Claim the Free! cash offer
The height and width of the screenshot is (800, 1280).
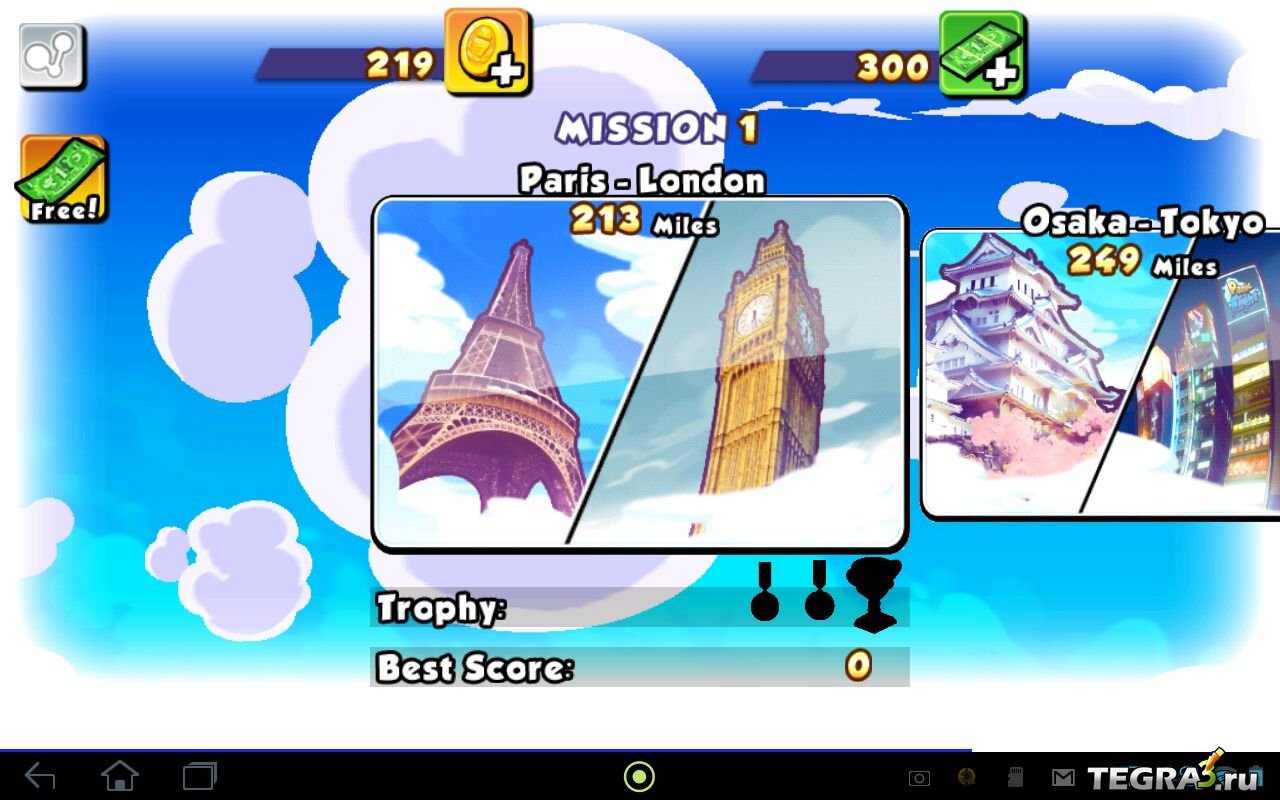pos(62,180)
